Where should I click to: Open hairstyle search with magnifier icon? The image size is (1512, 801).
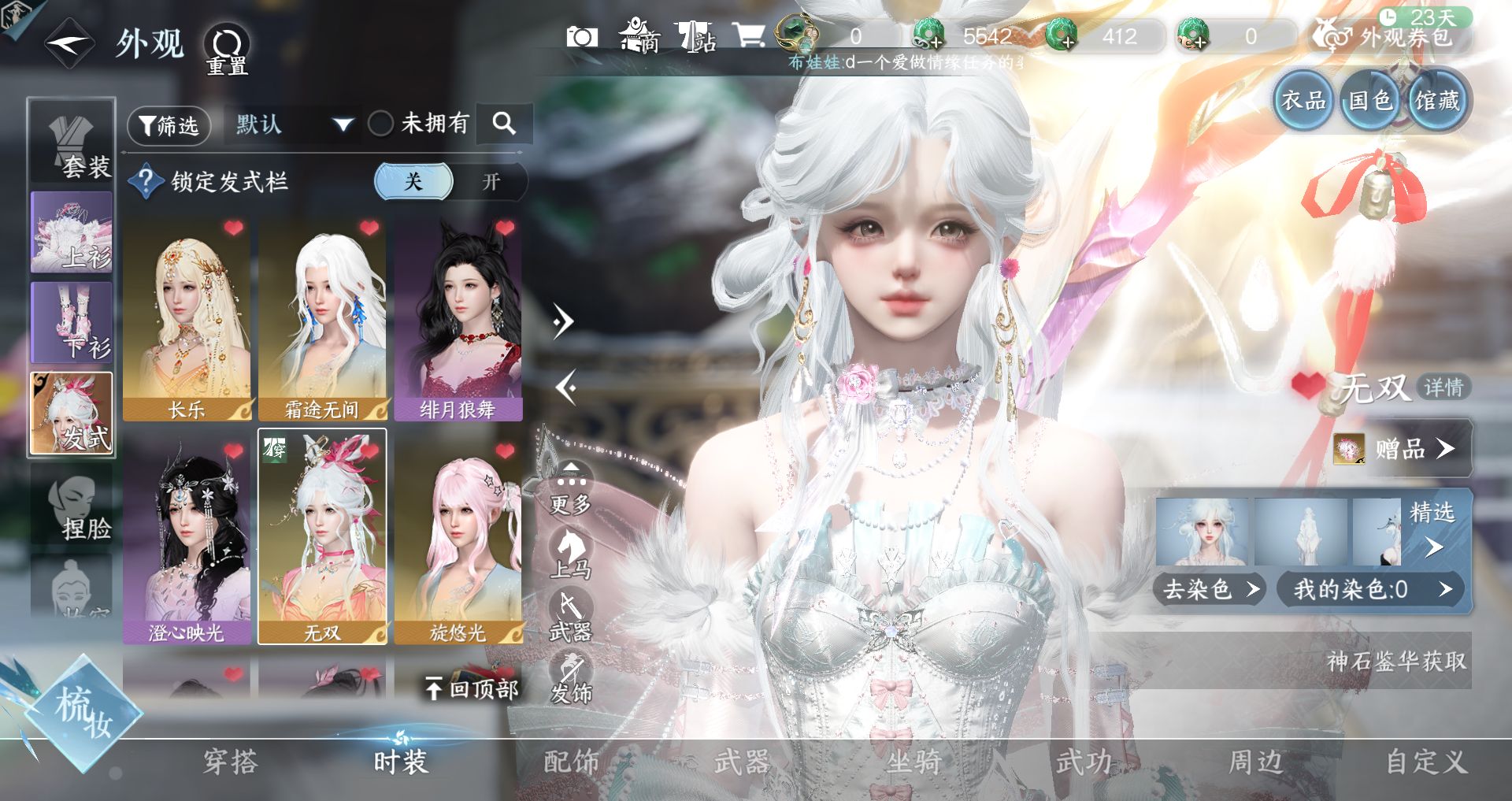504,124
